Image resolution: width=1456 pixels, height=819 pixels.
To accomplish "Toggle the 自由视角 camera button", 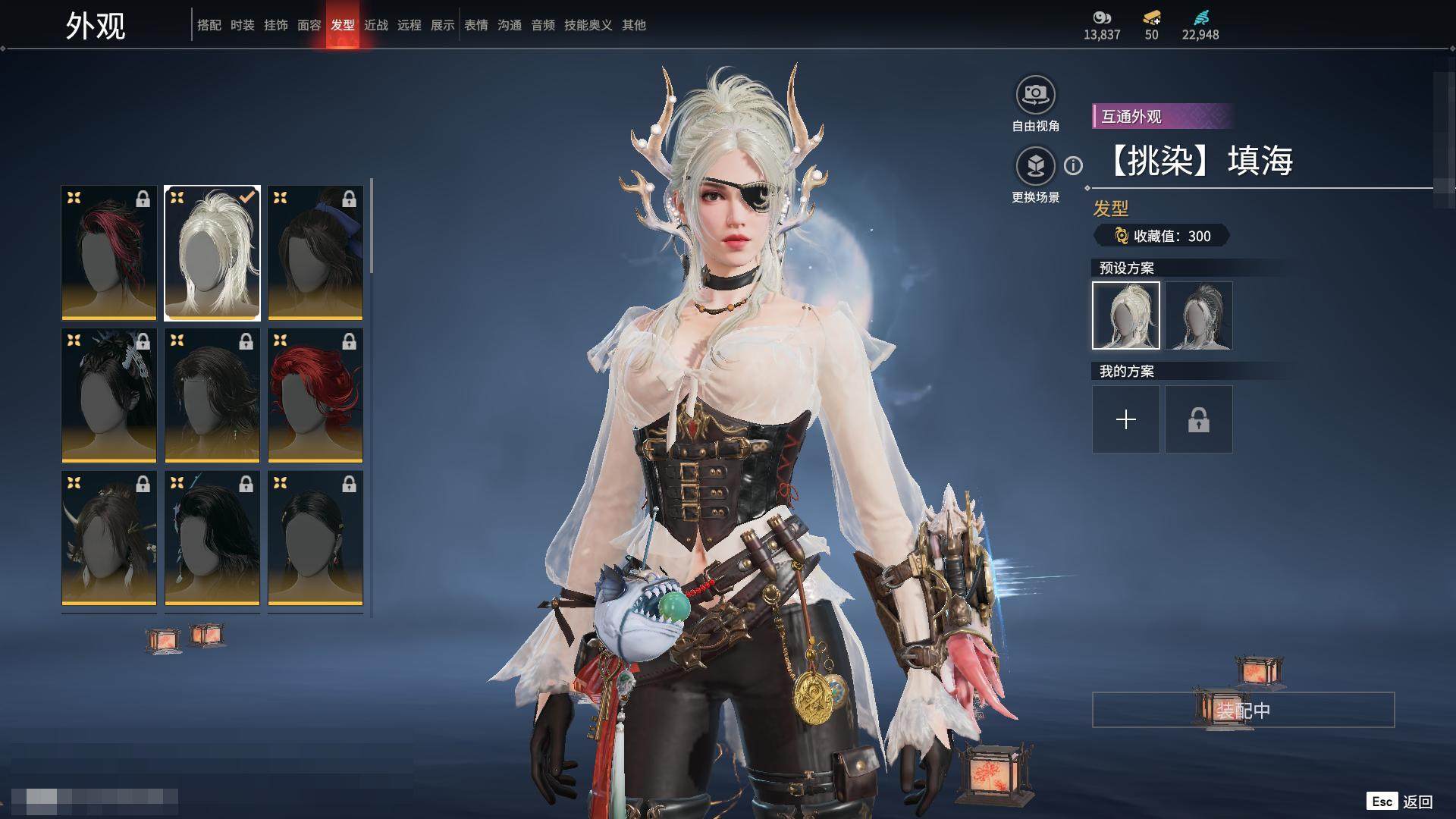I will tap(1035, 95).
